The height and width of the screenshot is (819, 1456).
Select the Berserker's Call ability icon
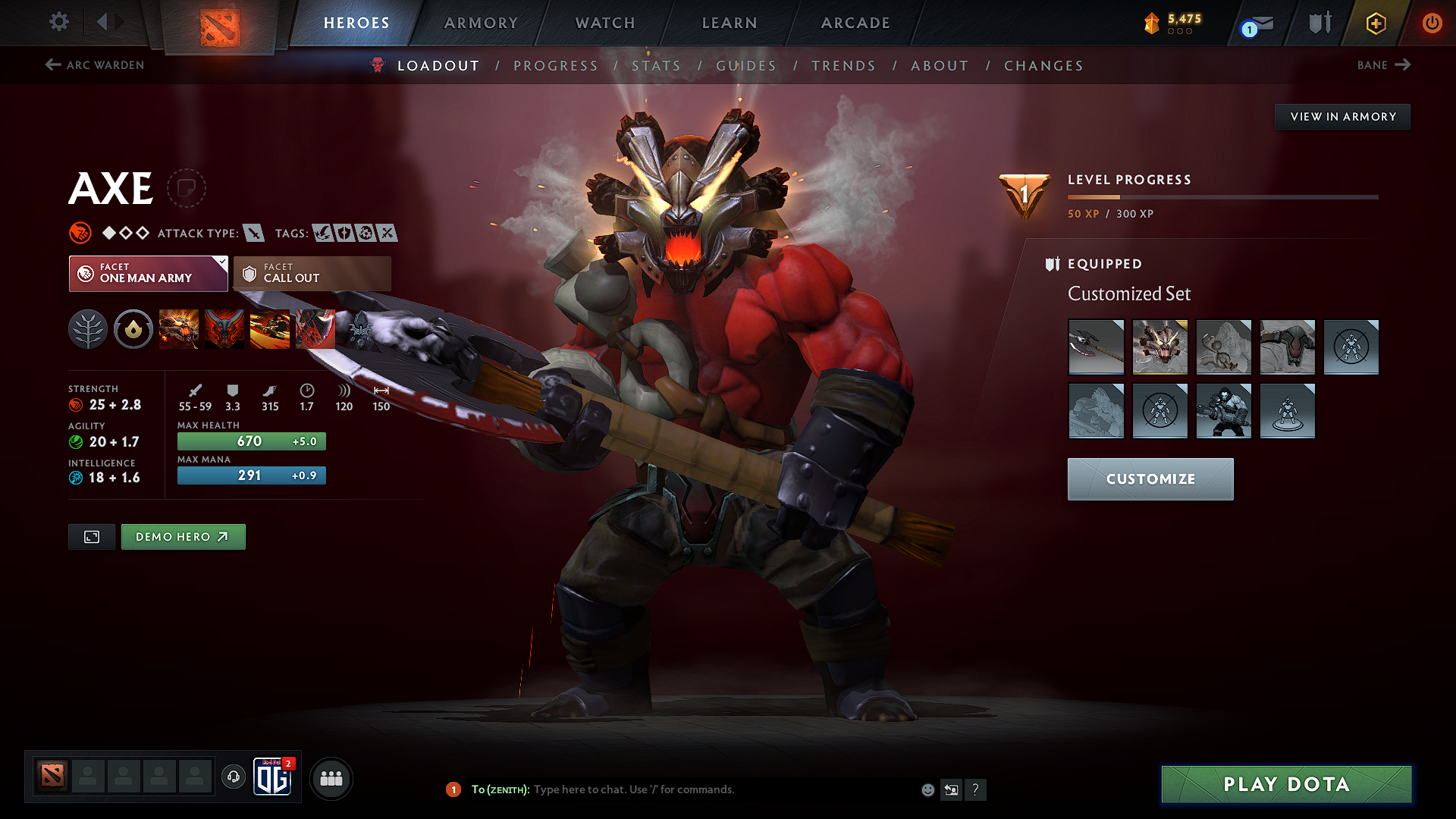point(179,329)
